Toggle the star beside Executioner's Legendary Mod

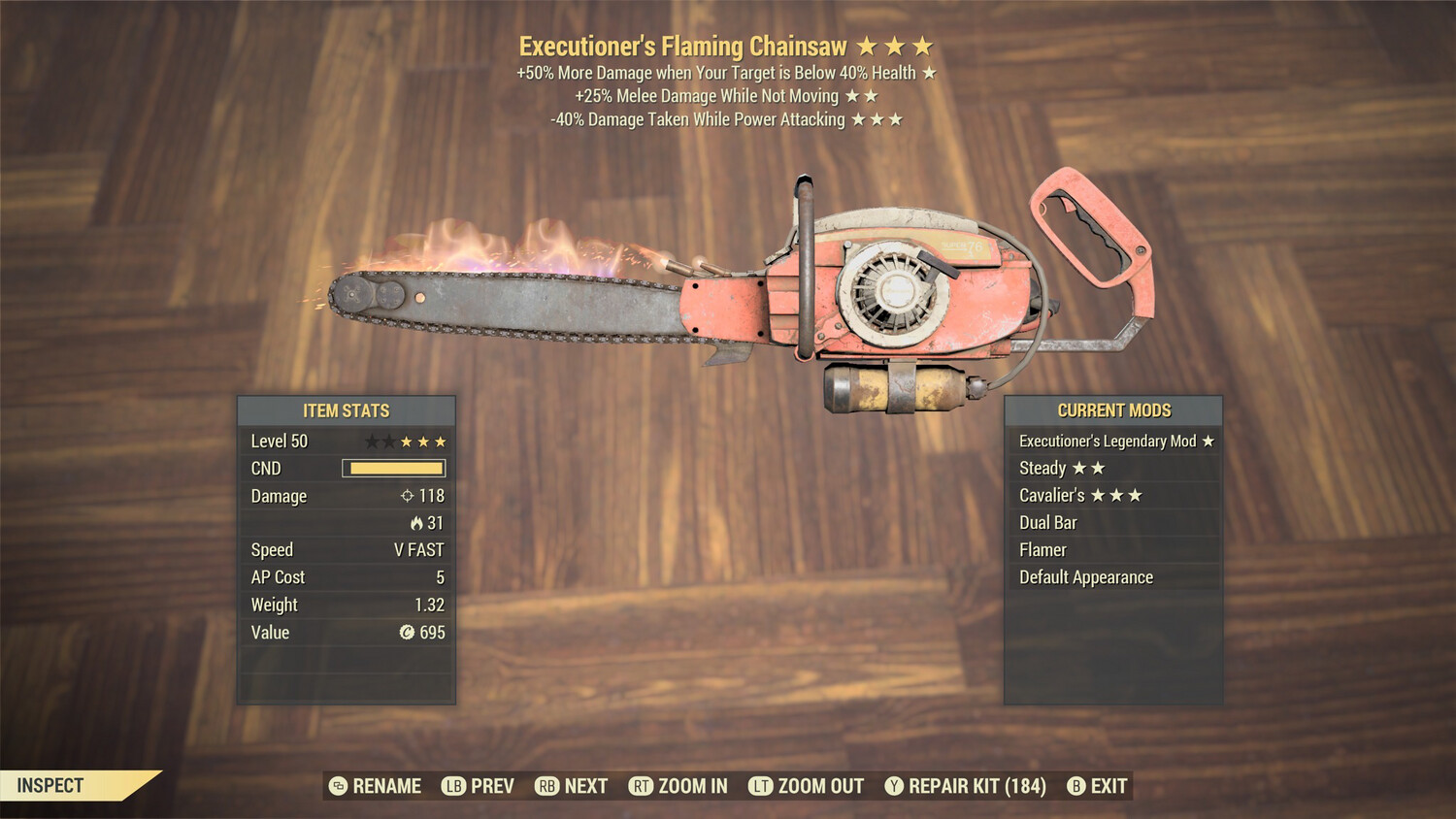click(1208, 440)
